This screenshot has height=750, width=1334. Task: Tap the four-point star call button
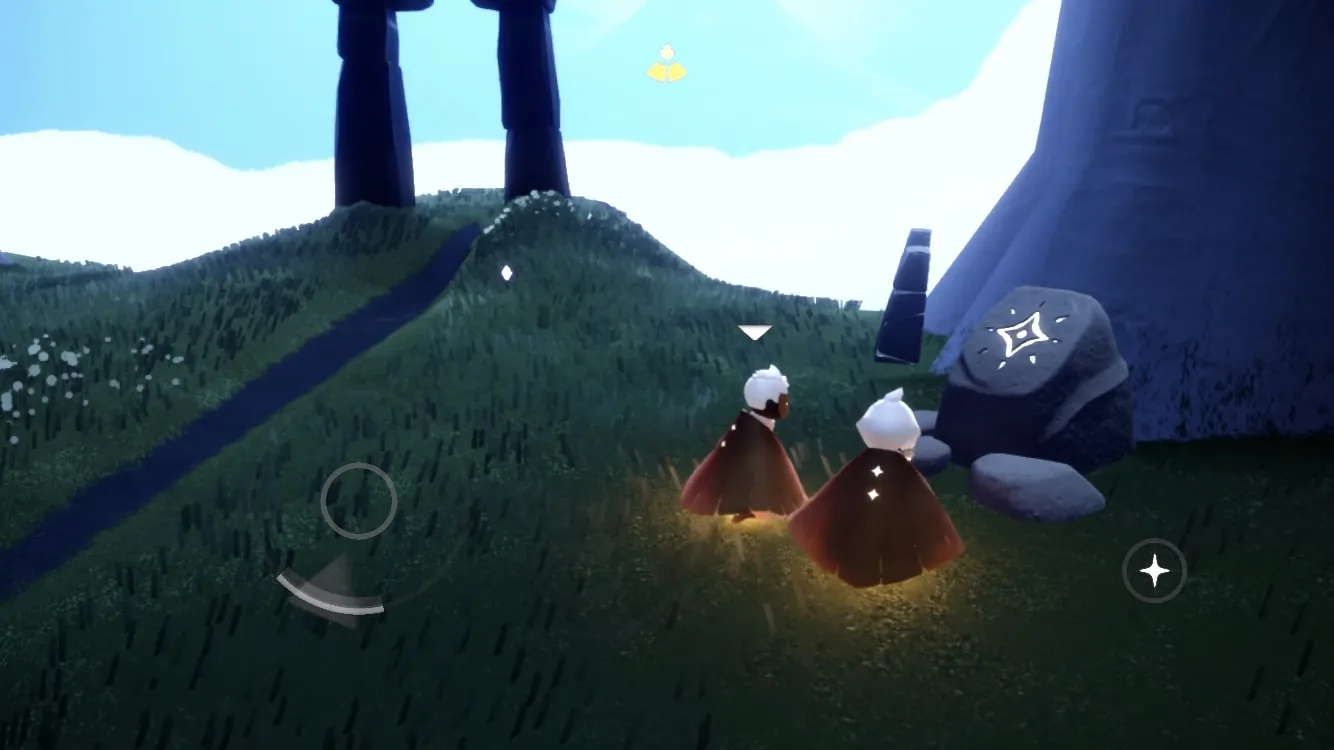pyautogui.click(x=1154, y=571)
